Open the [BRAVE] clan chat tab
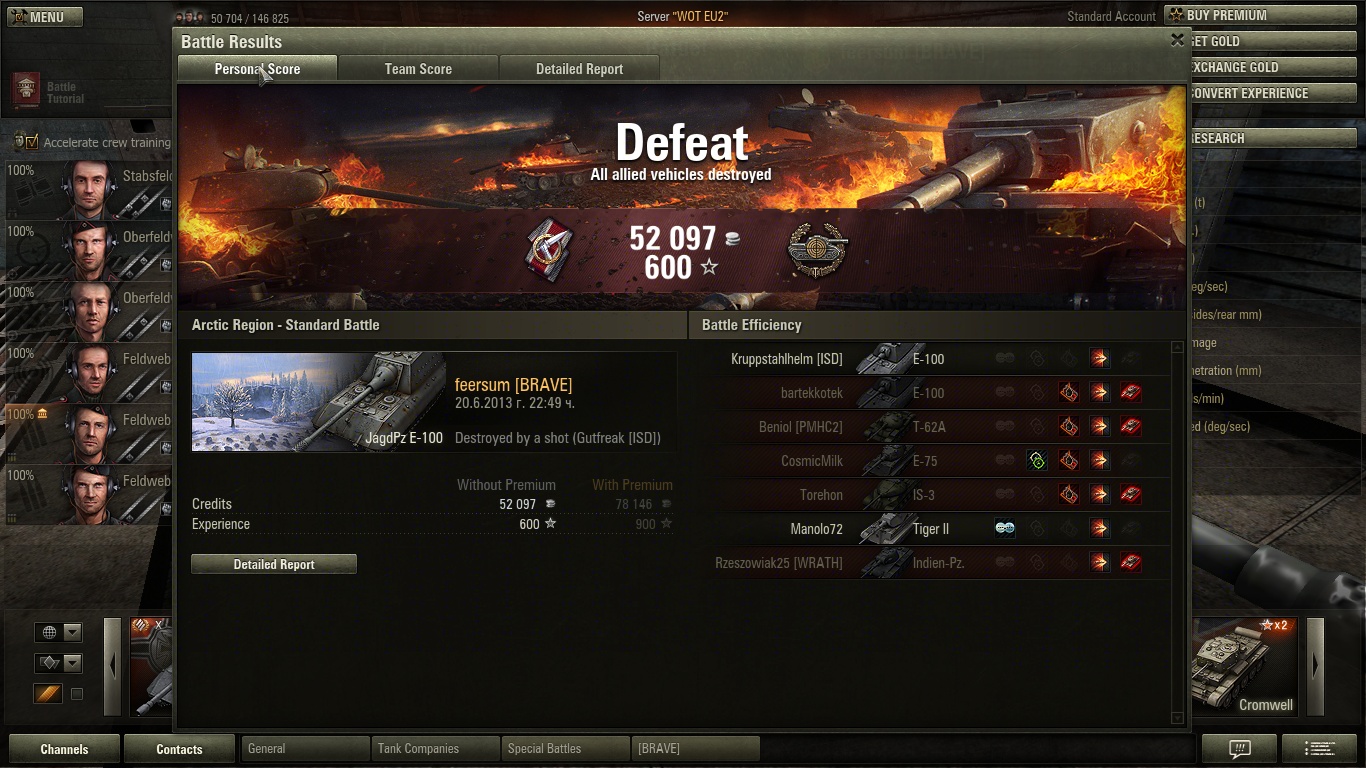Image resolution: width=1366 pixels, height=768 pixels. pyautogui.click(x=695, y=748)
